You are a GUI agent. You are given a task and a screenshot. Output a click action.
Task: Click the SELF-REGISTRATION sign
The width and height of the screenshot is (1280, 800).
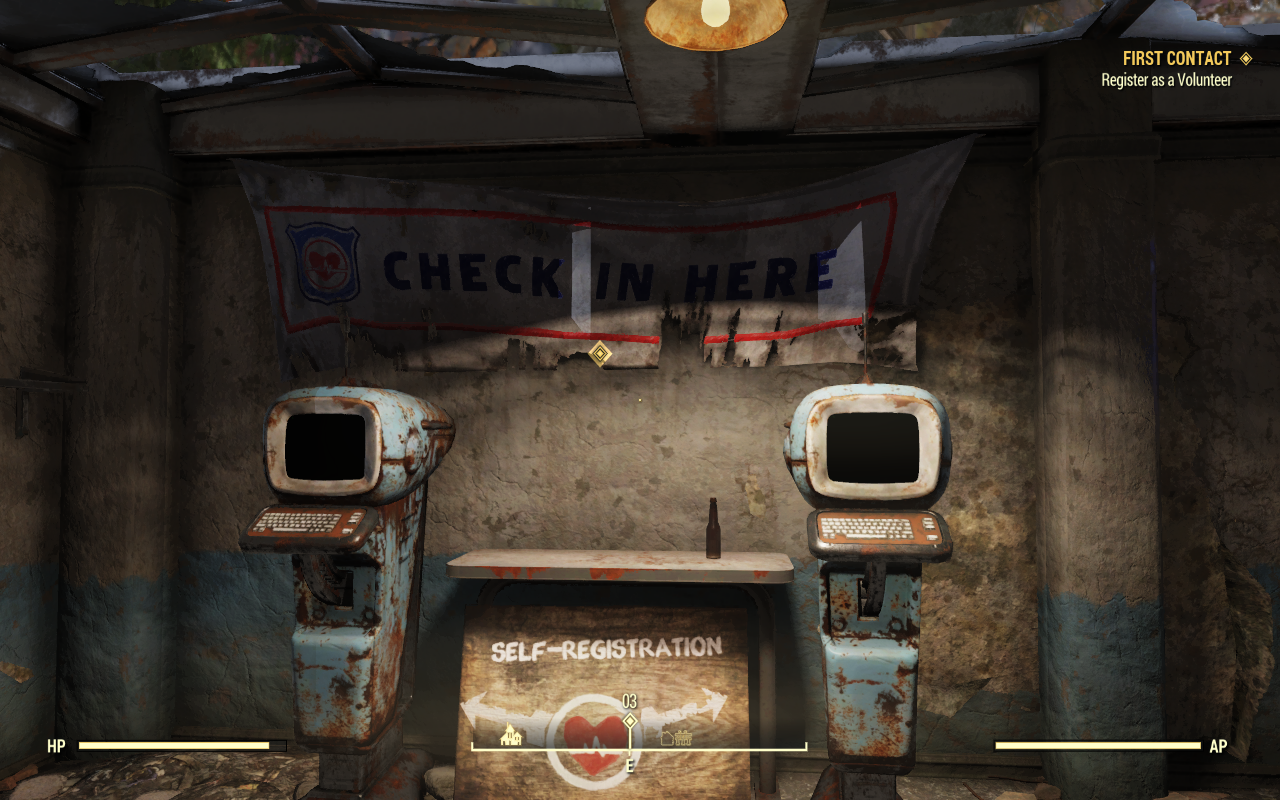[608, 648]
